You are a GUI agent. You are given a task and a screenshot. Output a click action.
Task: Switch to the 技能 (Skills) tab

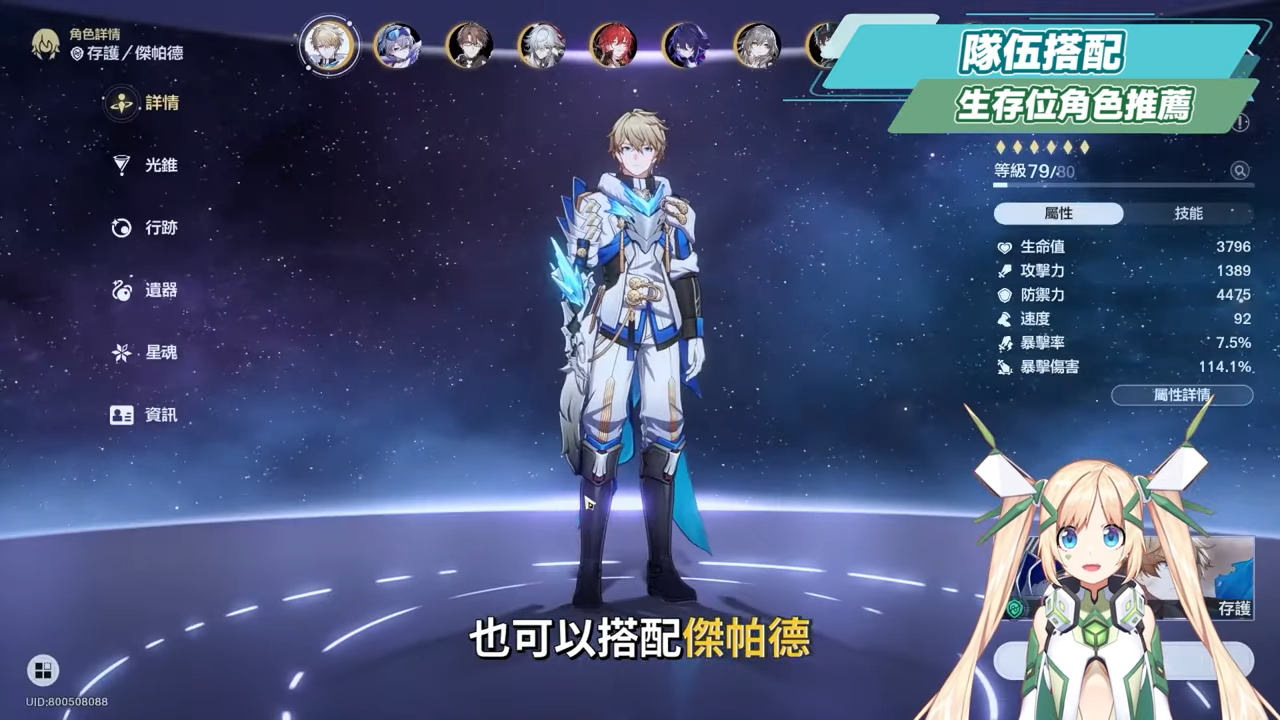pyautogui.click(x=1188, y=214)
